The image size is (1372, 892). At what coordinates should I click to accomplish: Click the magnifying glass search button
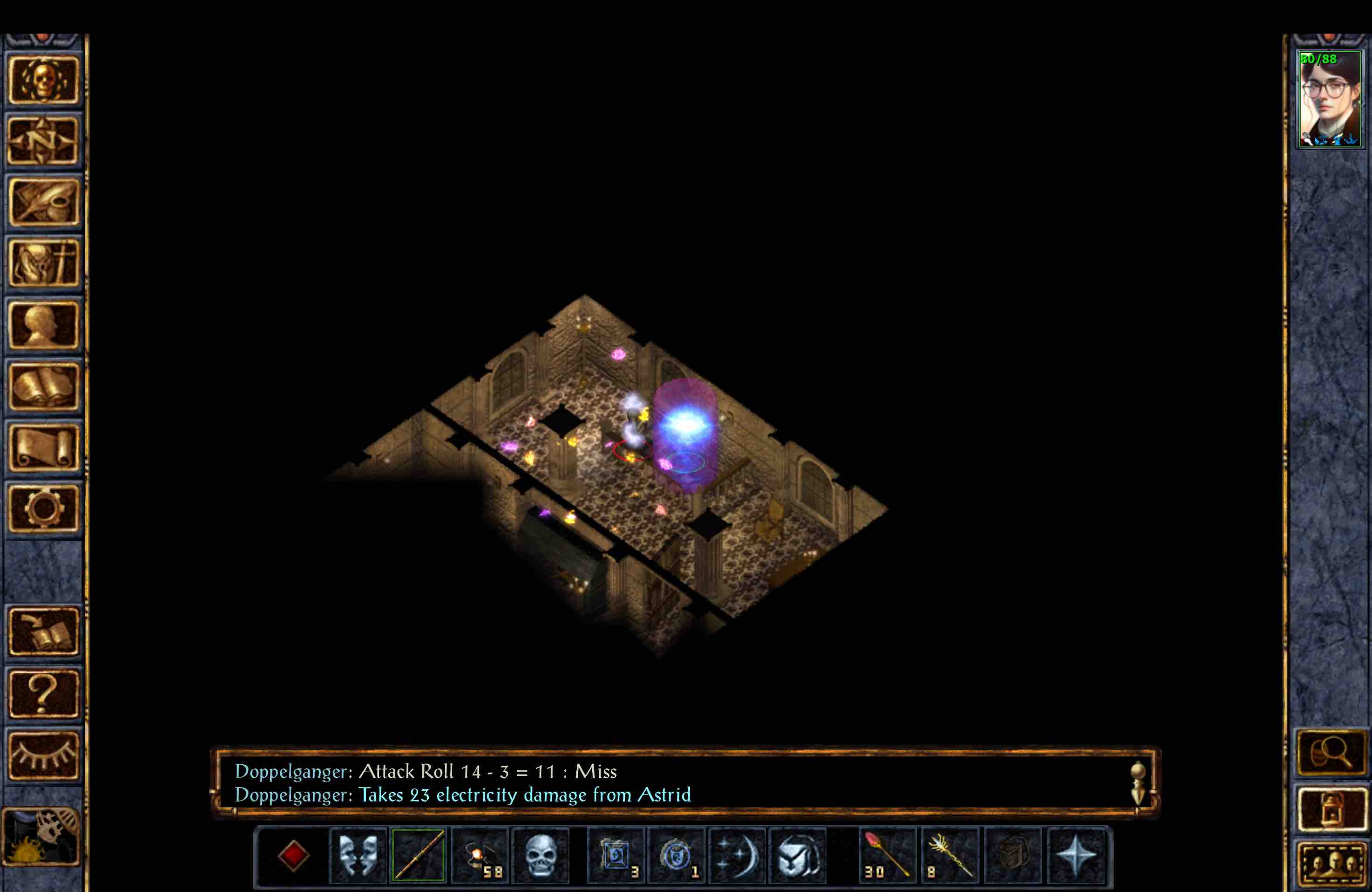click(1332, 752)
